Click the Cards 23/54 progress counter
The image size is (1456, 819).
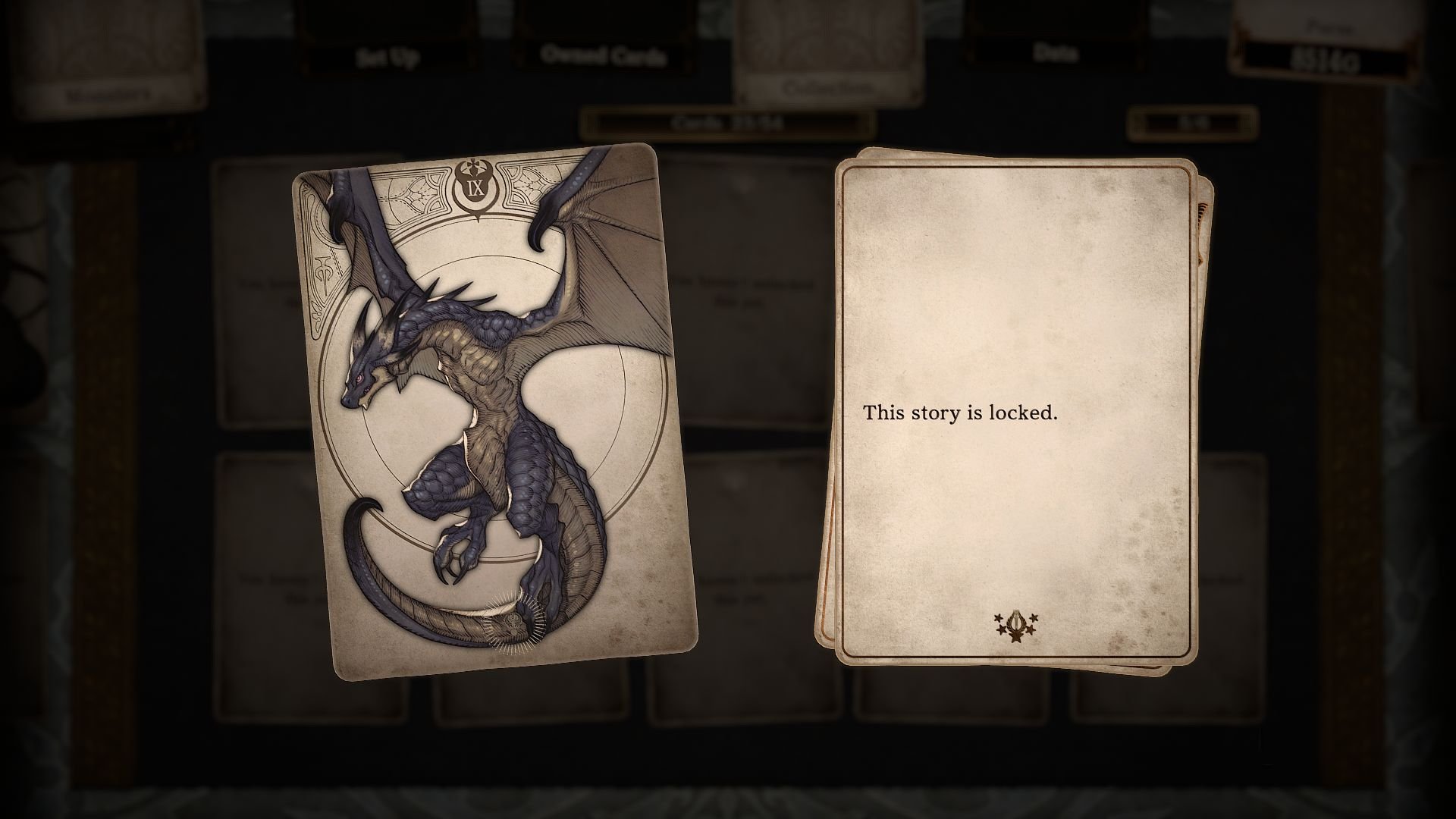tap(730, 120)
